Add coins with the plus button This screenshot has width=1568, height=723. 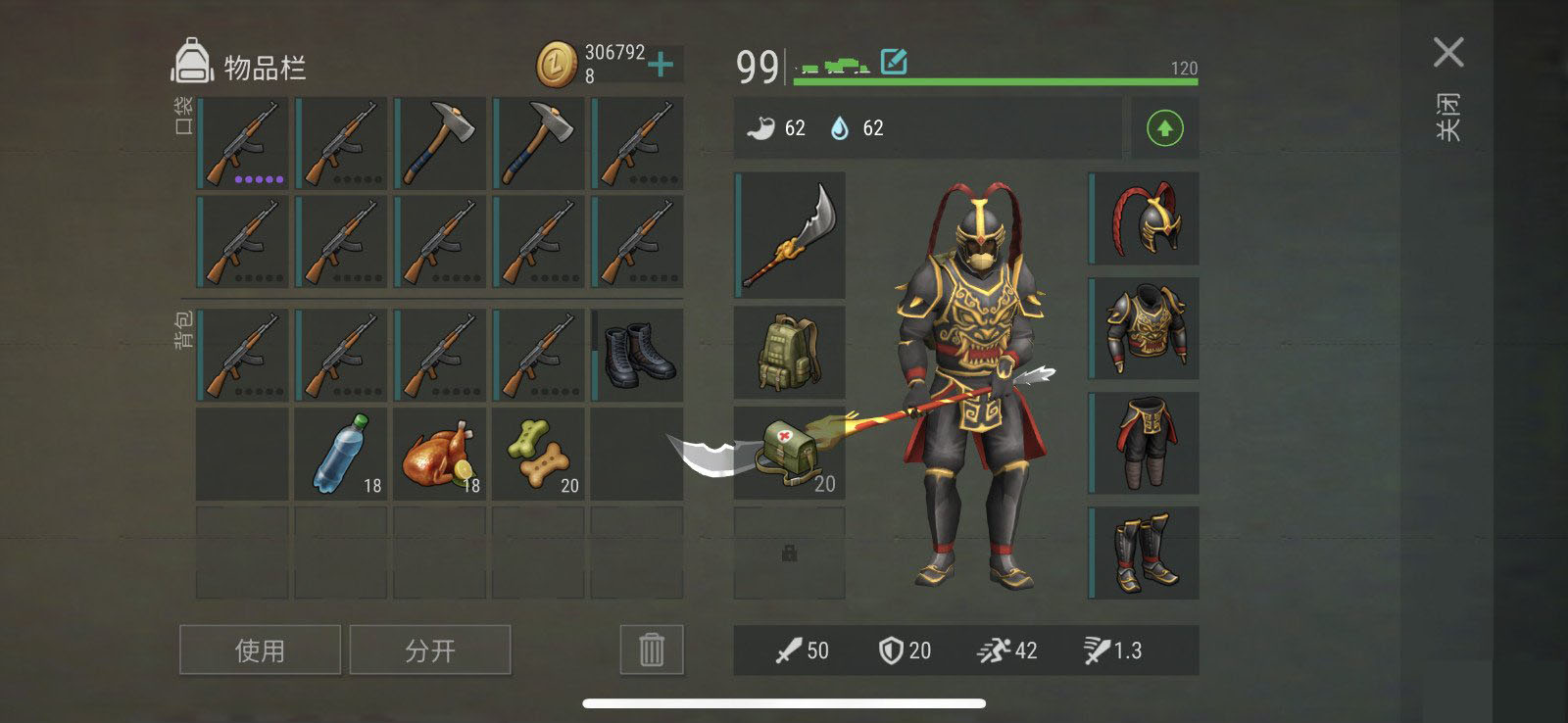tap(661, 65)
